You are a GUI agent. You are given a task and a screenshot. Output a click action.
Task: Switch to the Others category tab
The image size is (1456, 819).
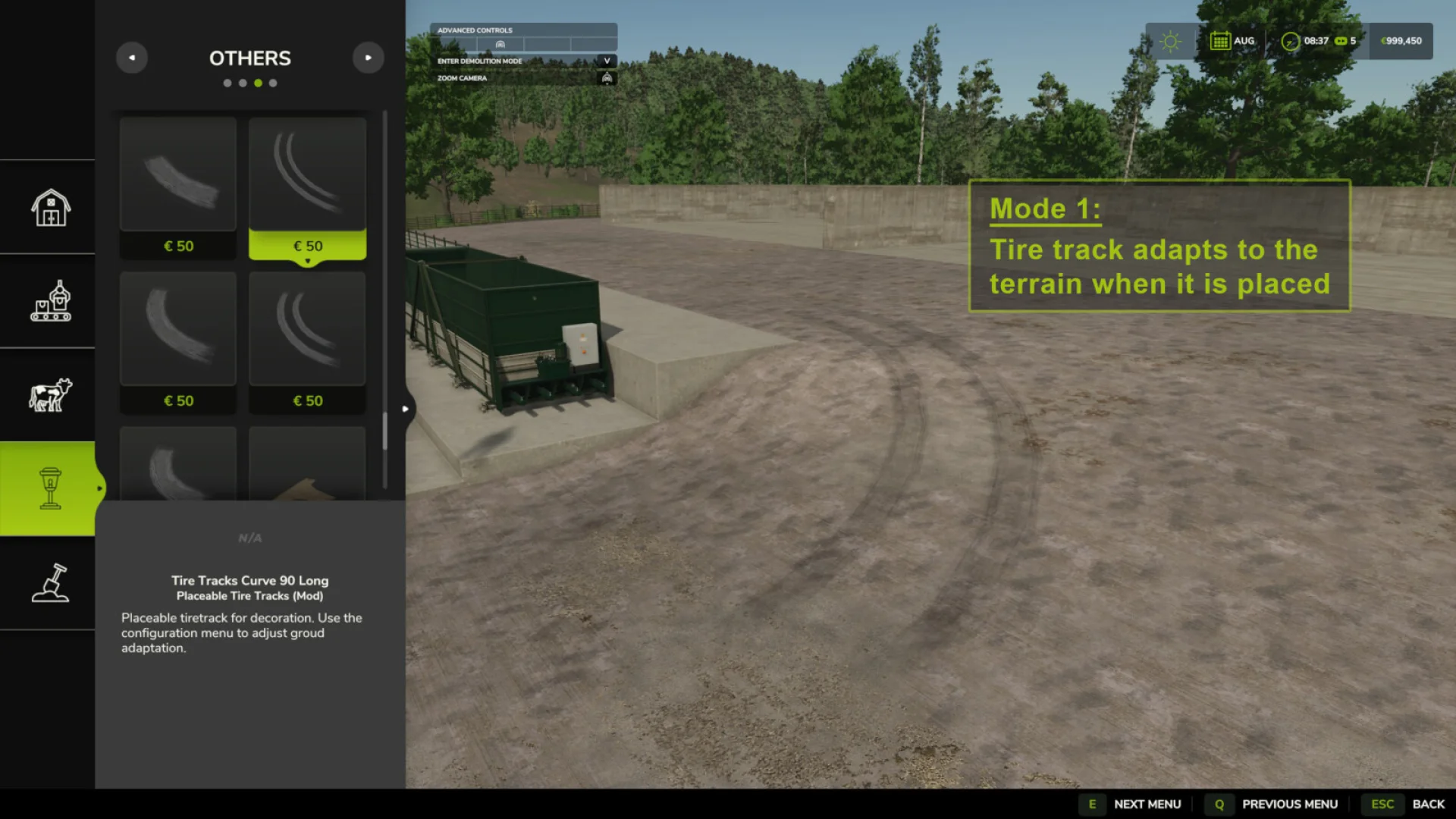[250, 58]
